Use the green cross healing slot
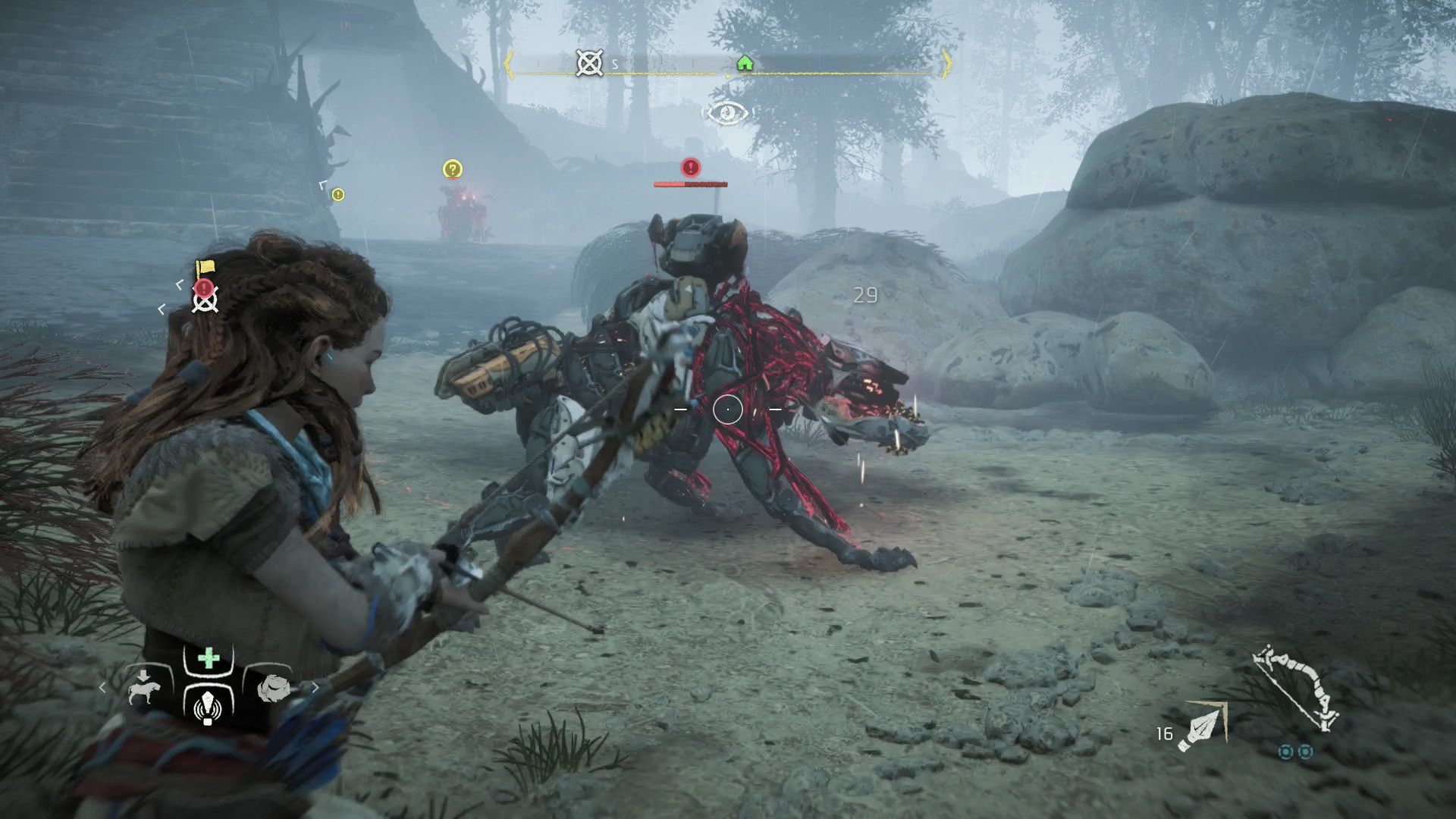 pyautogui.click(x=209, y=658)
